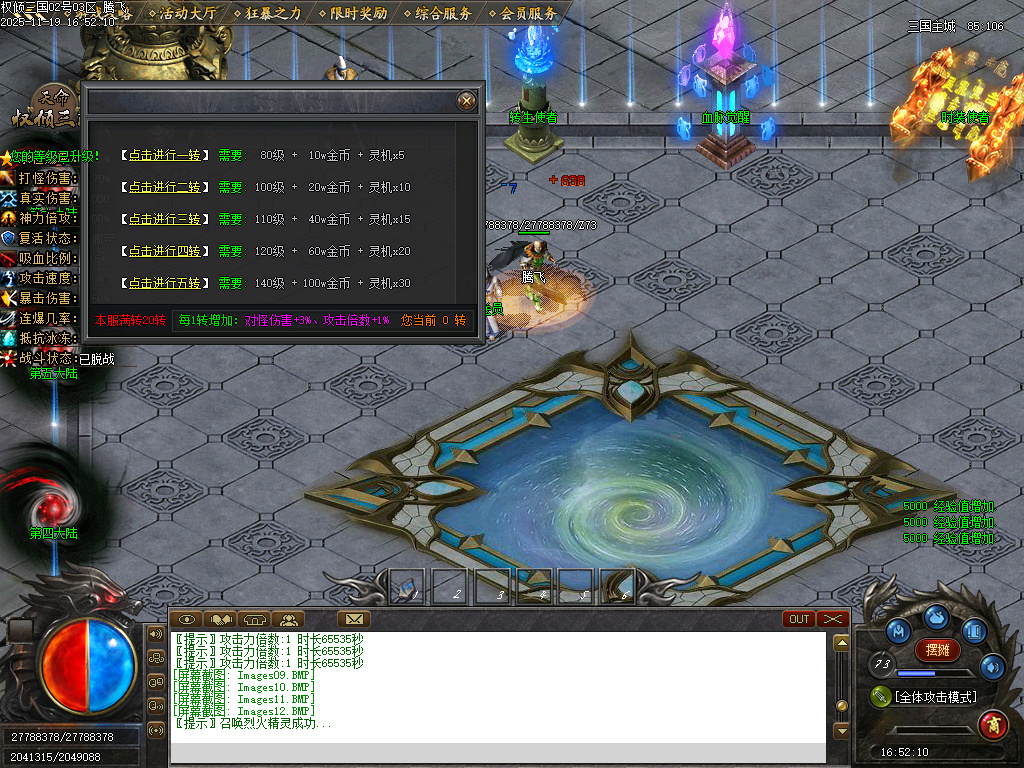Choose the second rebirth link 点击进行二转
Viewport: 1024px width, 768px height.
165,187
